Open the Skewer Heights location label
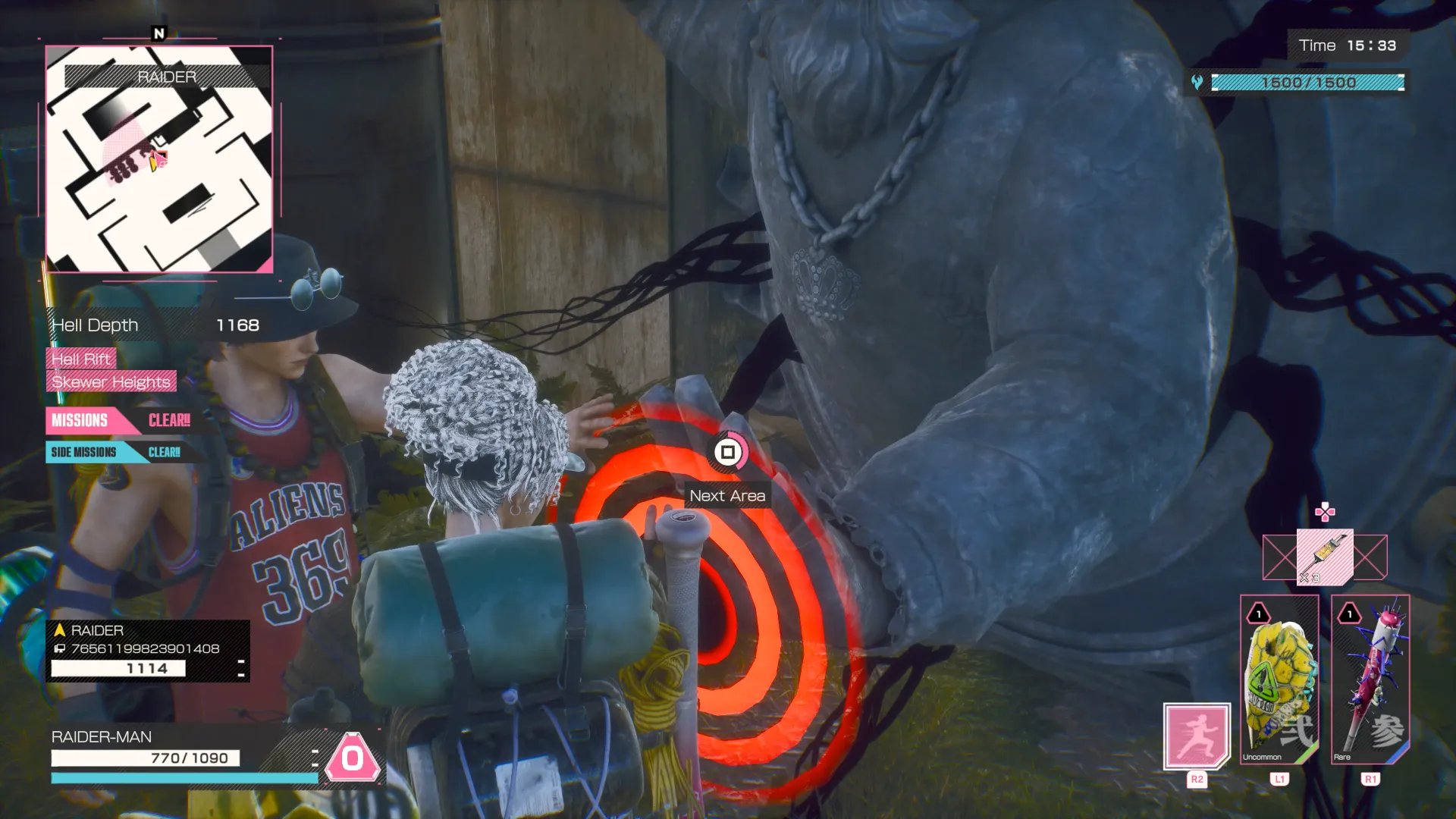1456x819 pixels. coord(111,382)
